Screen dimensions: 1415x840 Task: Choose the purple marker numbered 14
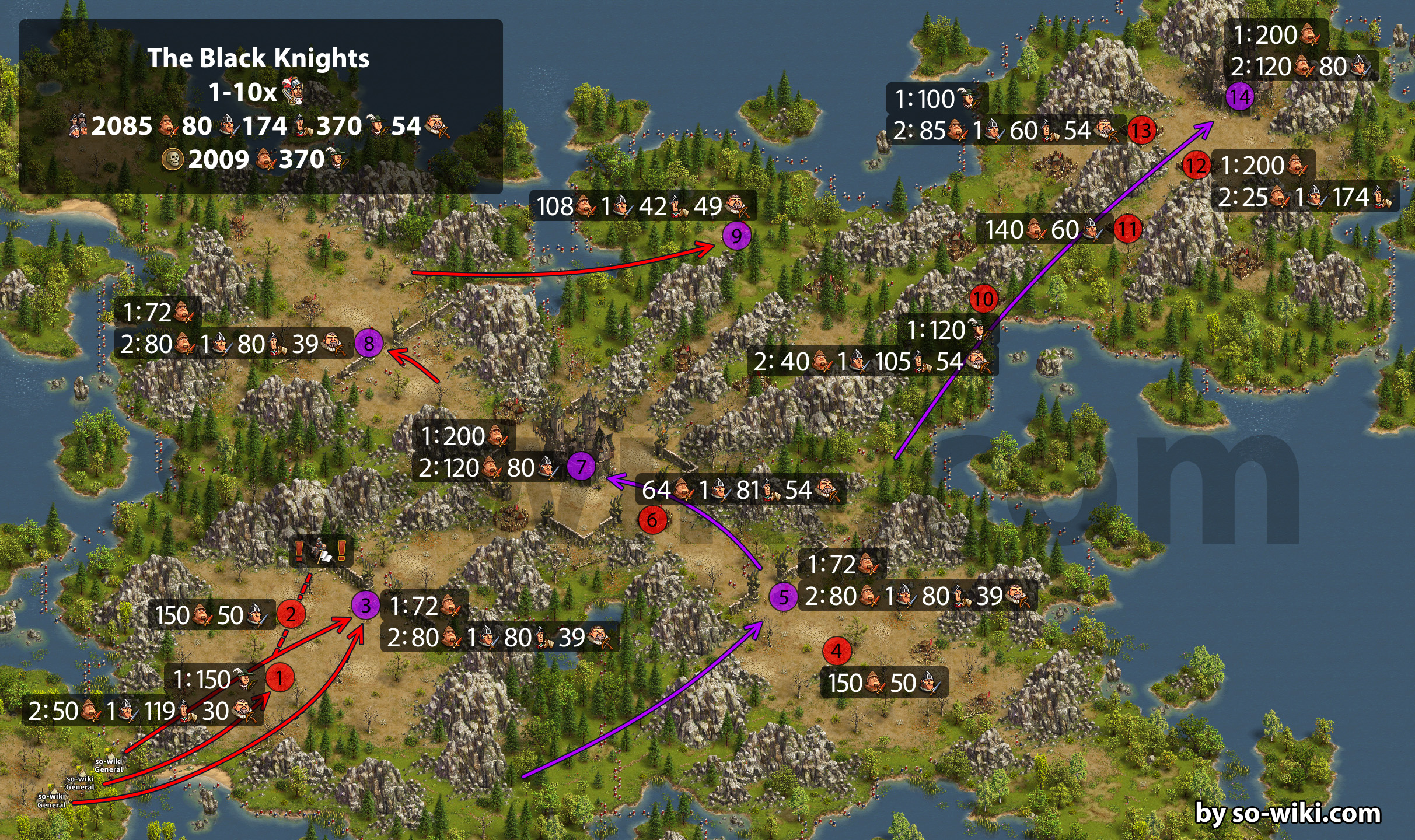[1240, 97]
